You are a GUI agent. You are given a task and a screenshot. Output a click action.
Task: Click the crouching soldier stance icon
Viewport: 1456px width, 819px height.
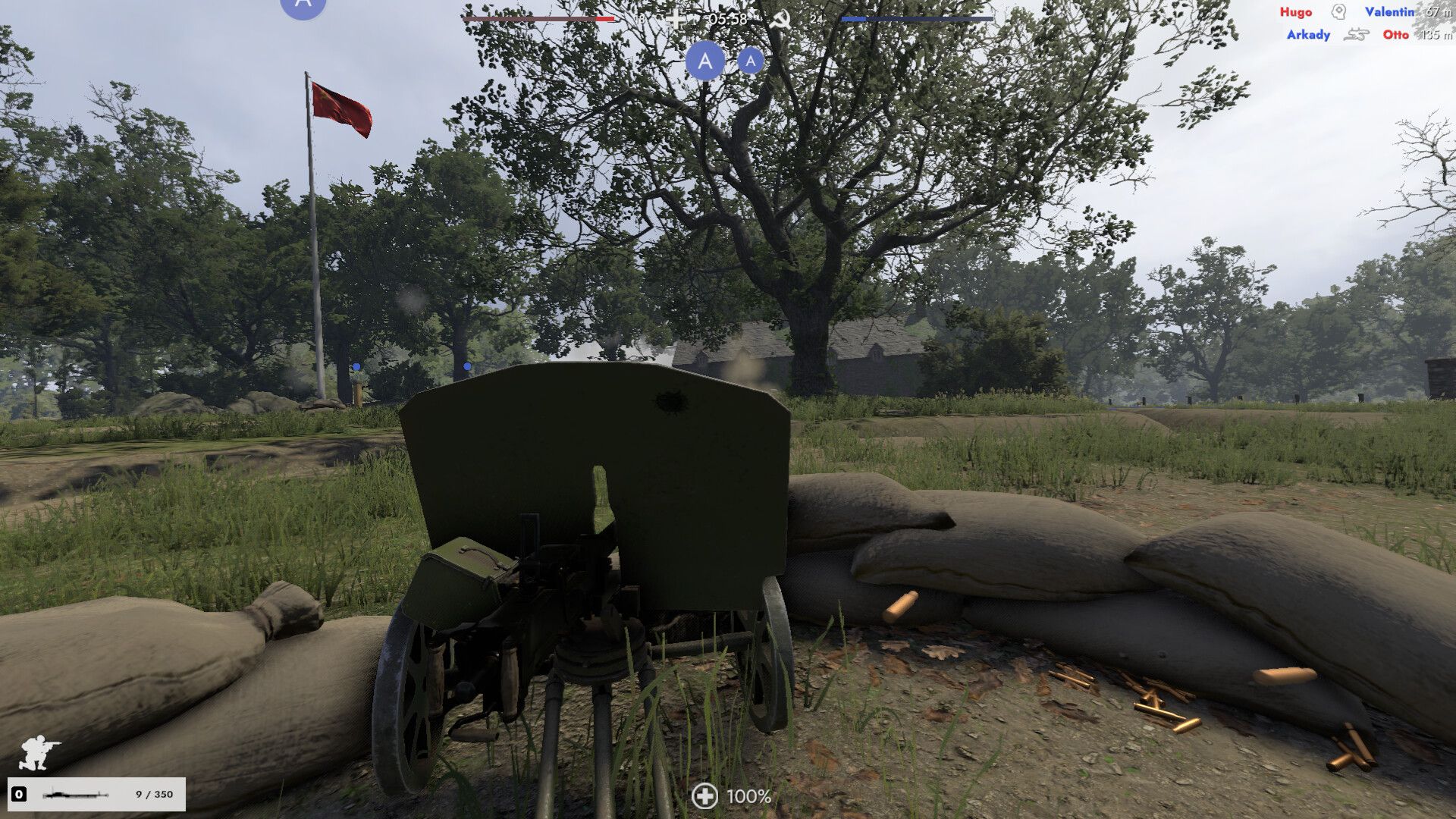(39, 752)
